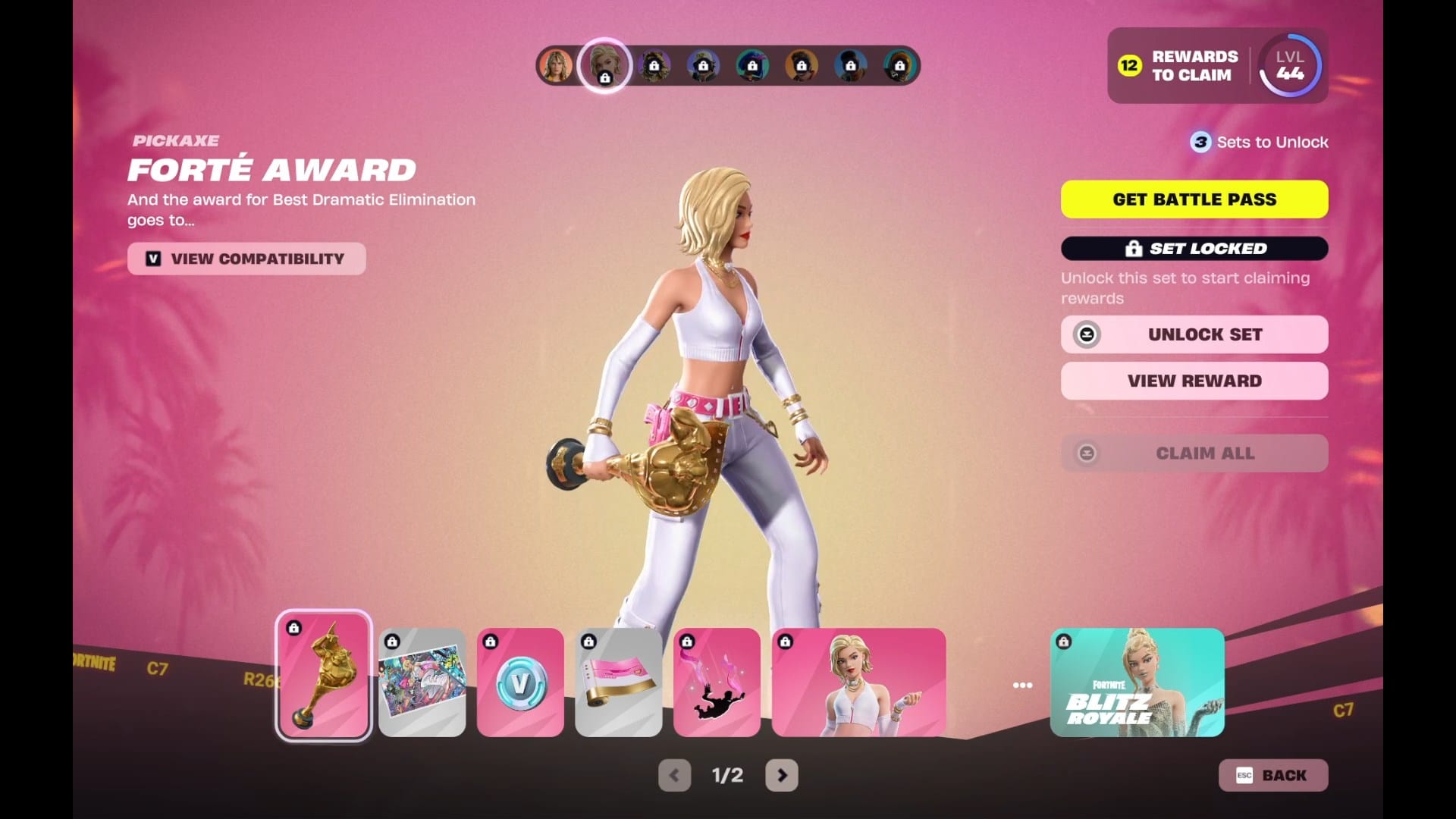Unlock the locked reward set
The width and height of the screenshot is (1456, 819).
pyautogui.click(x=1194, y=334)
